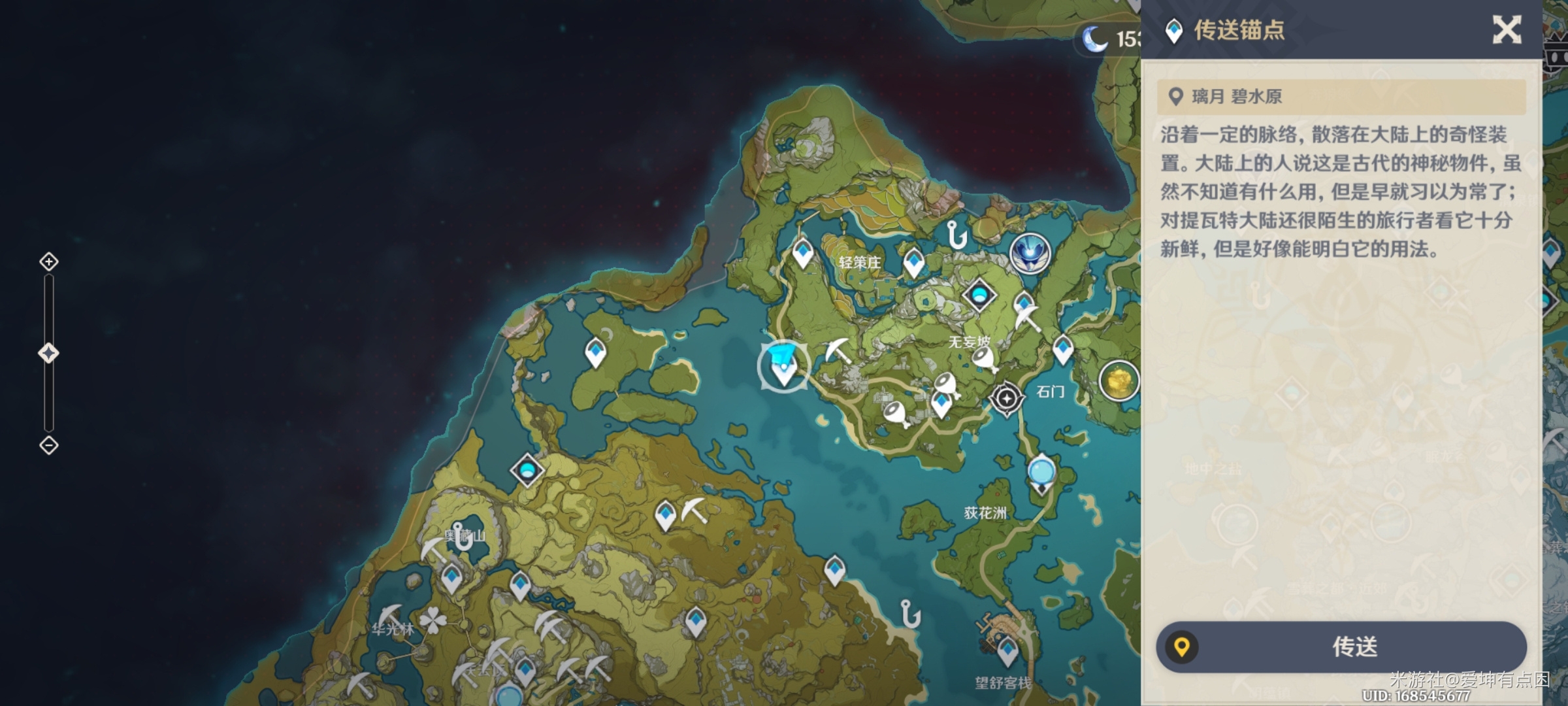This screenshot has height=706, width=1568.
Task: Teleport with the 传送 button
Action: pyautogui.click(x=1341, y=647)
